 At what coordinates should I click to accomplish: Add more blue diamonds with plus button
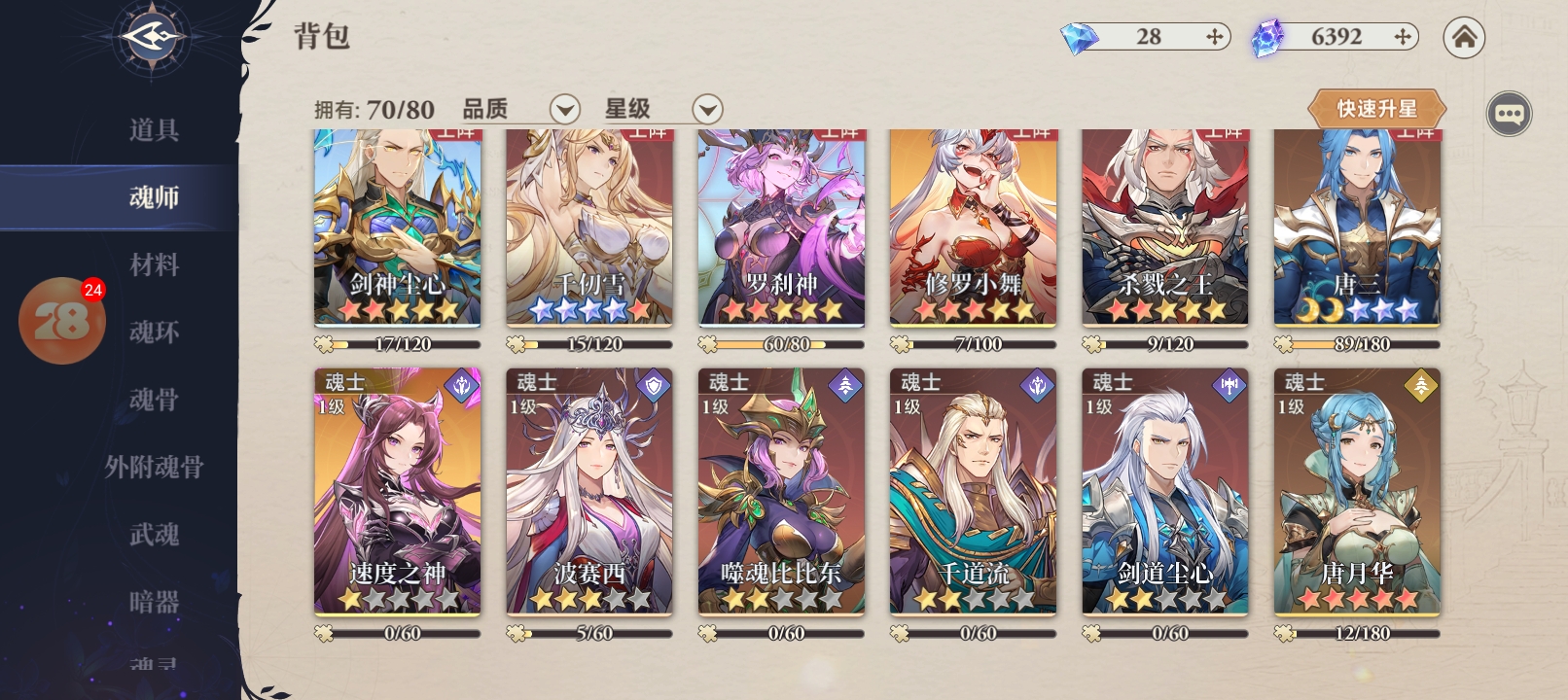(1214, 37)
